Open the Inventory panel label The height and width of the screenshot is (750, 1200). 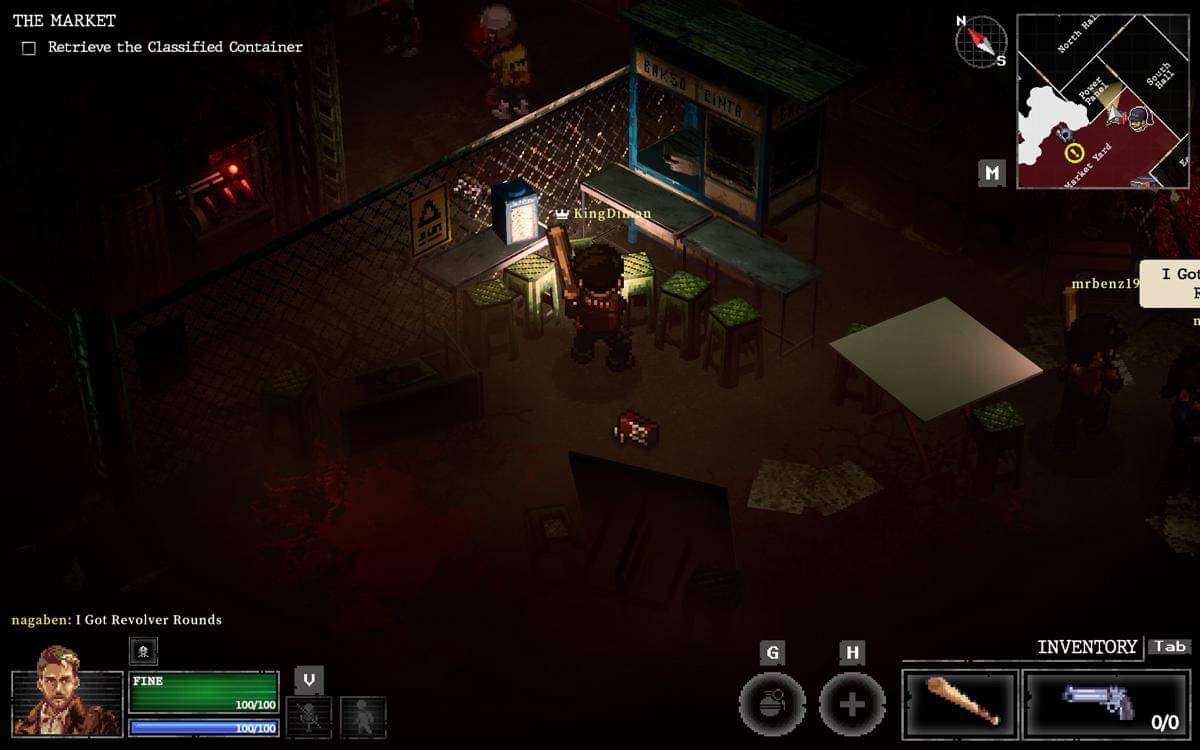point(1087,647)
